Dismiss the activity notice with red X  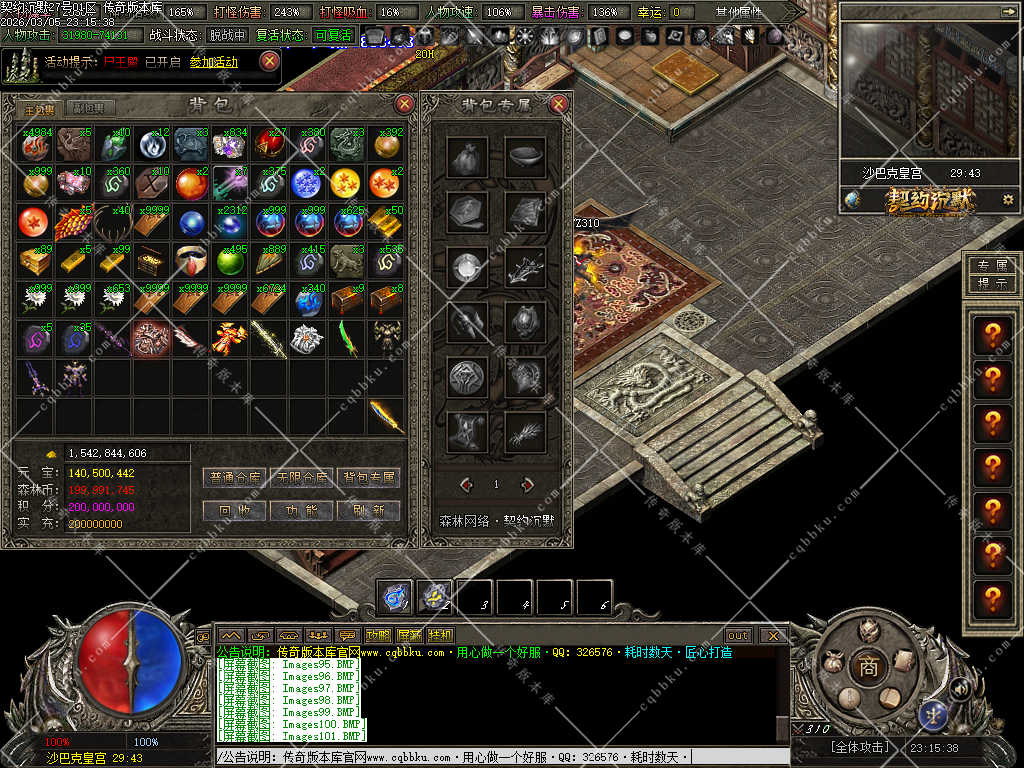pyautogui.click(x=269, y=61)
